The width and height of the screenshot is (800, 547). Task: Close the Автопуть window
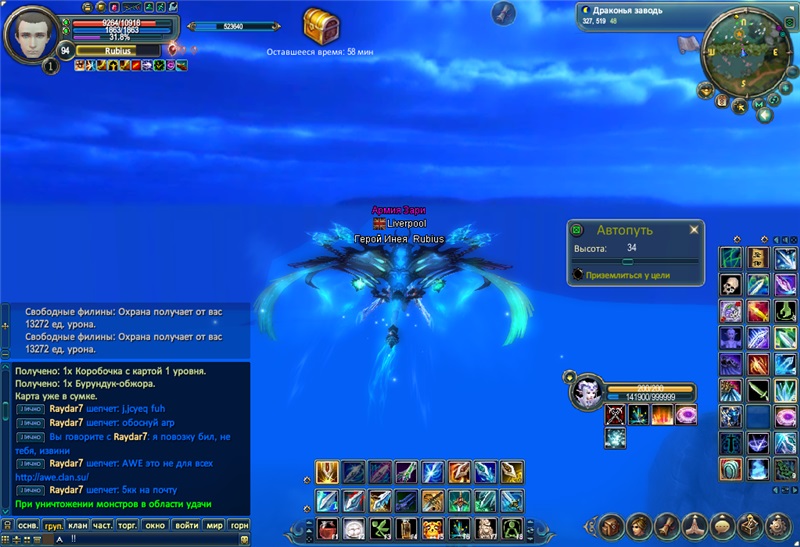(694, 230)
